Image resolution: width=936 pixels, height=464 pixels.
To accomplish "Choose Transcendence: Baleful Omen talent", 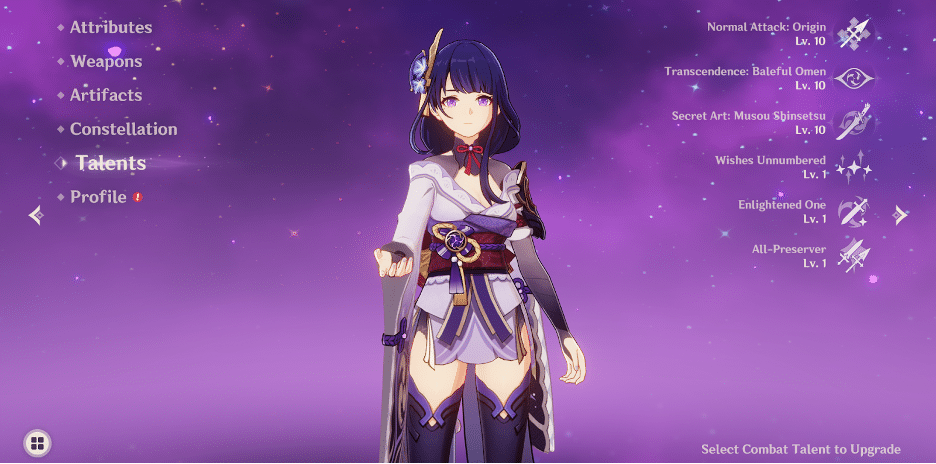I will pos(854,78).
